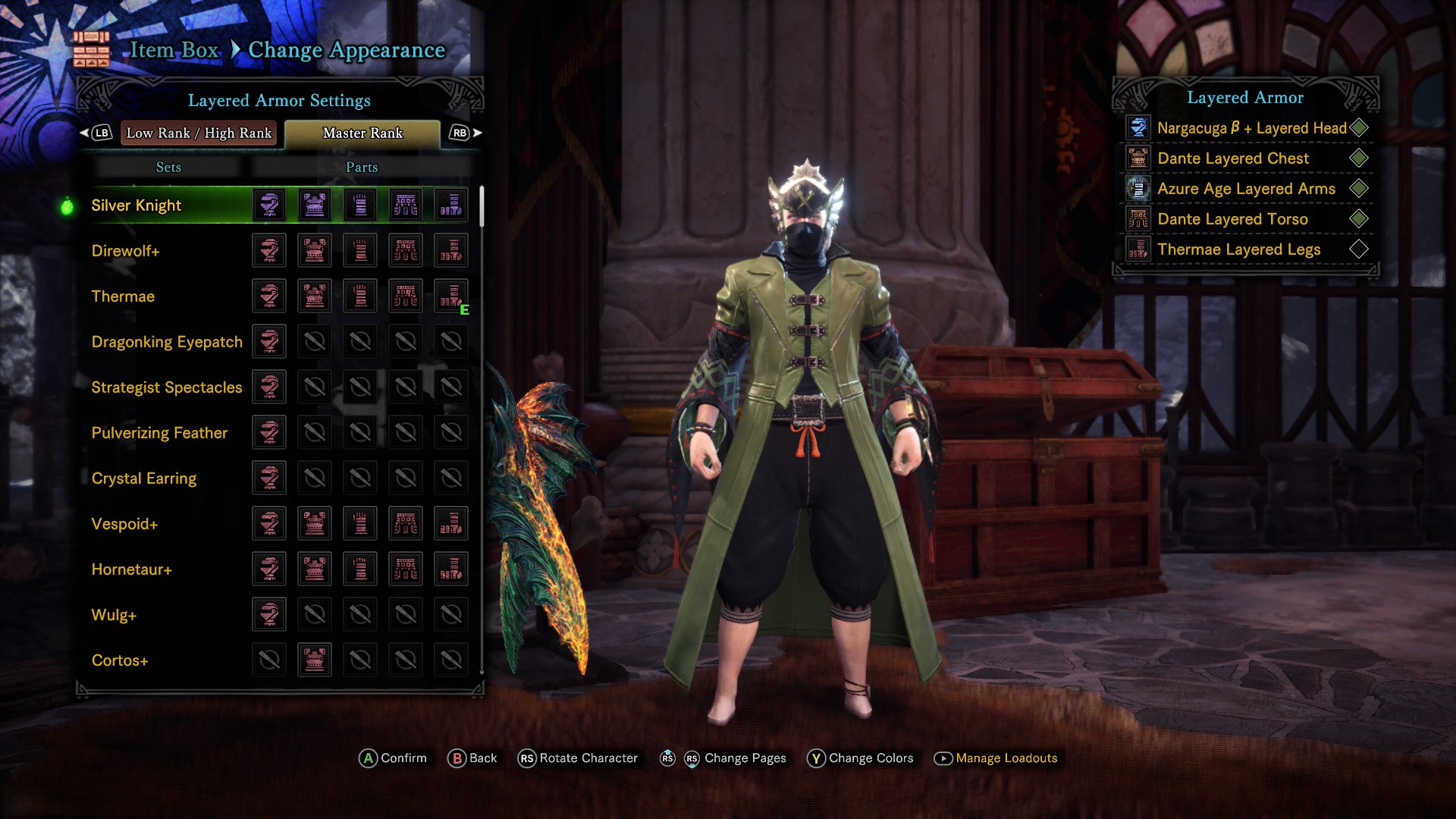The height and width of the screenshot is (819, 1456).
Task: Pick the Crystal Earring entry
Action: [144, 479]
